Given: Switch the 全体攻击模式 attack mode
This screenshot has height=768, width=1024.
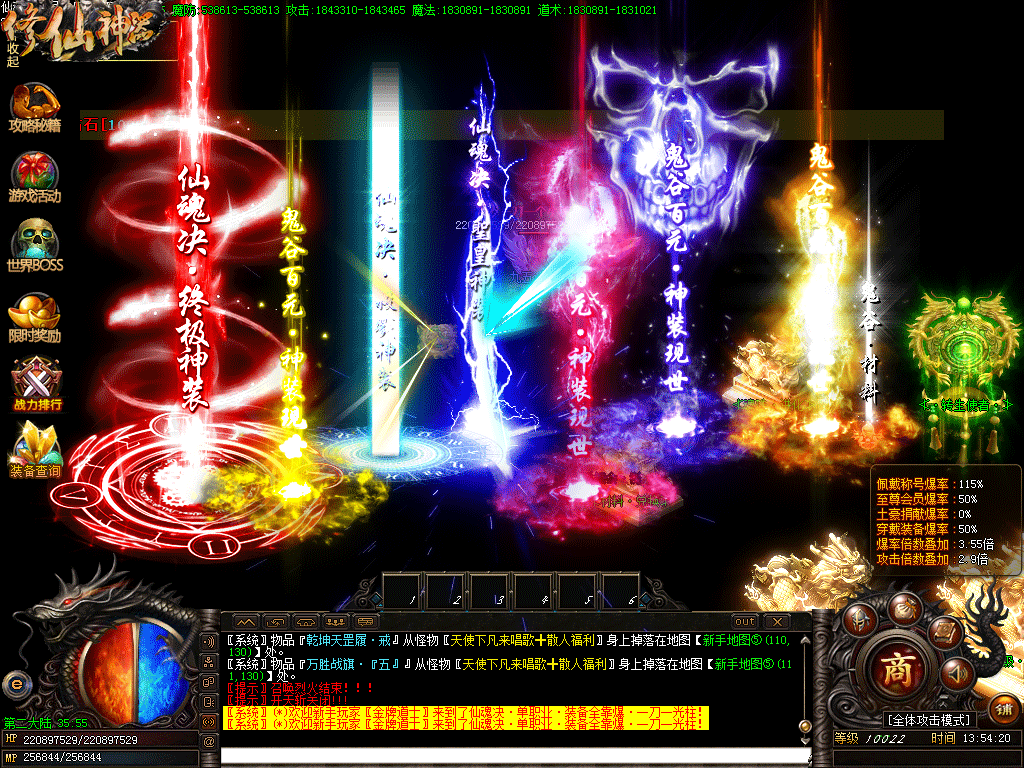Looking at the screenshot, I should pyautogui.click(x=928, y=720).
